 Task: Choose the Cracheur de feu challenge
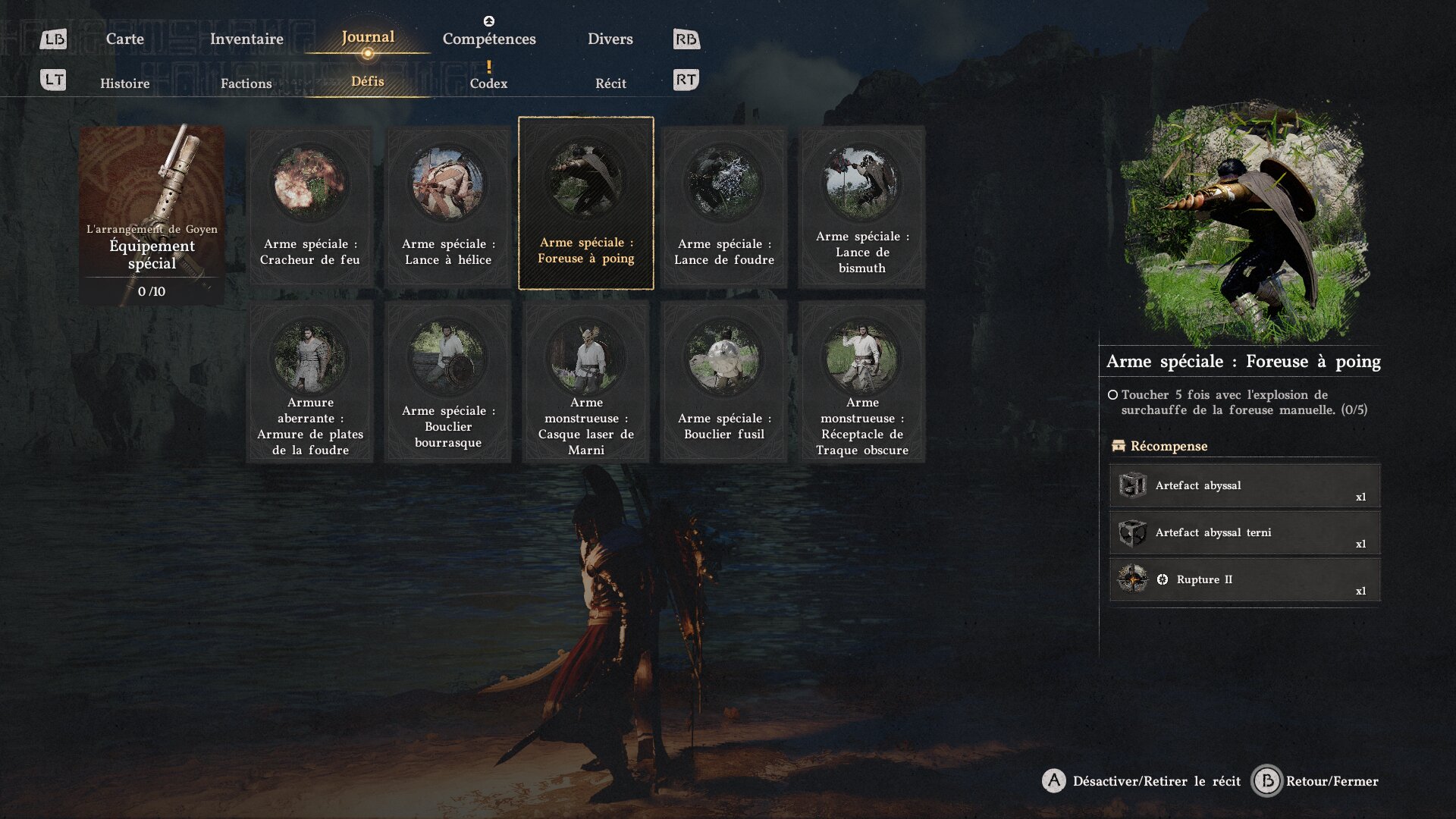coord(310,206)
